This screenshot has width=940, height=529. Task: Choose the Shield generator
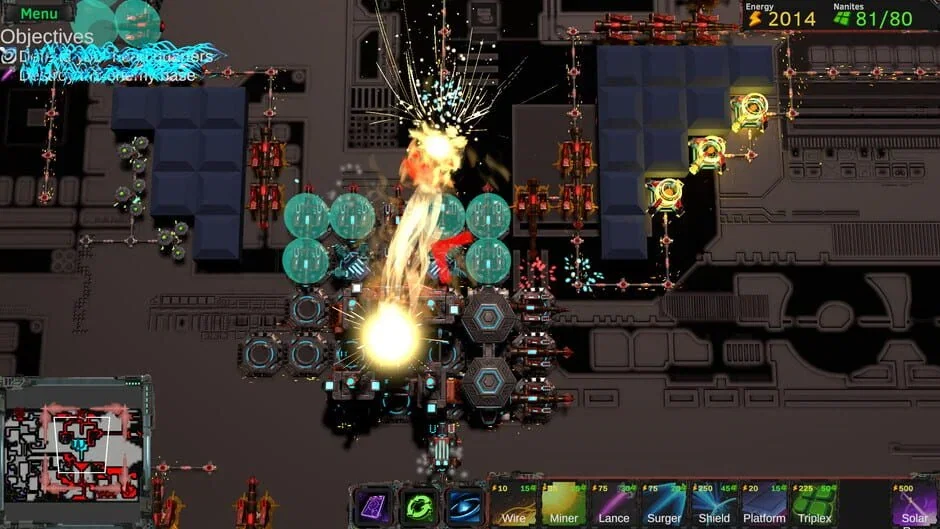pos(714,504)
